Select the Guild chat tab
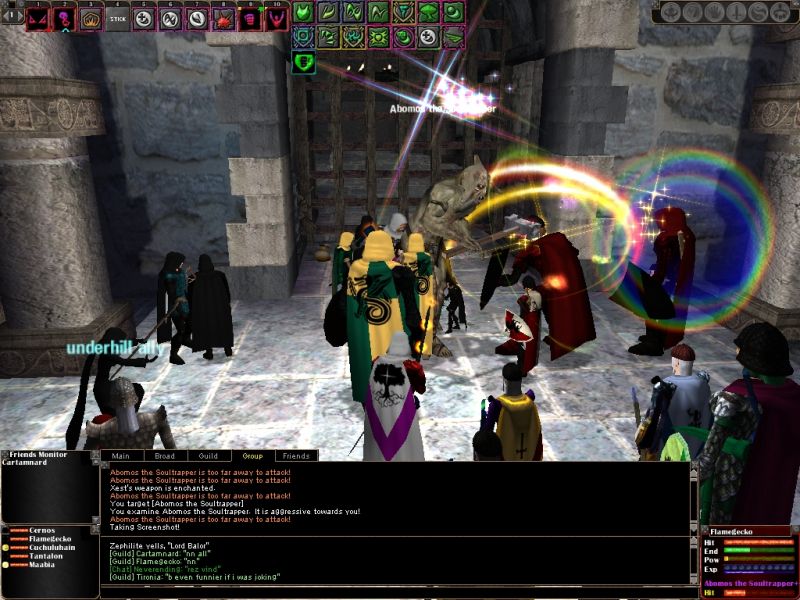This screenshot has height=600, width=800. [x=208, y=456]
